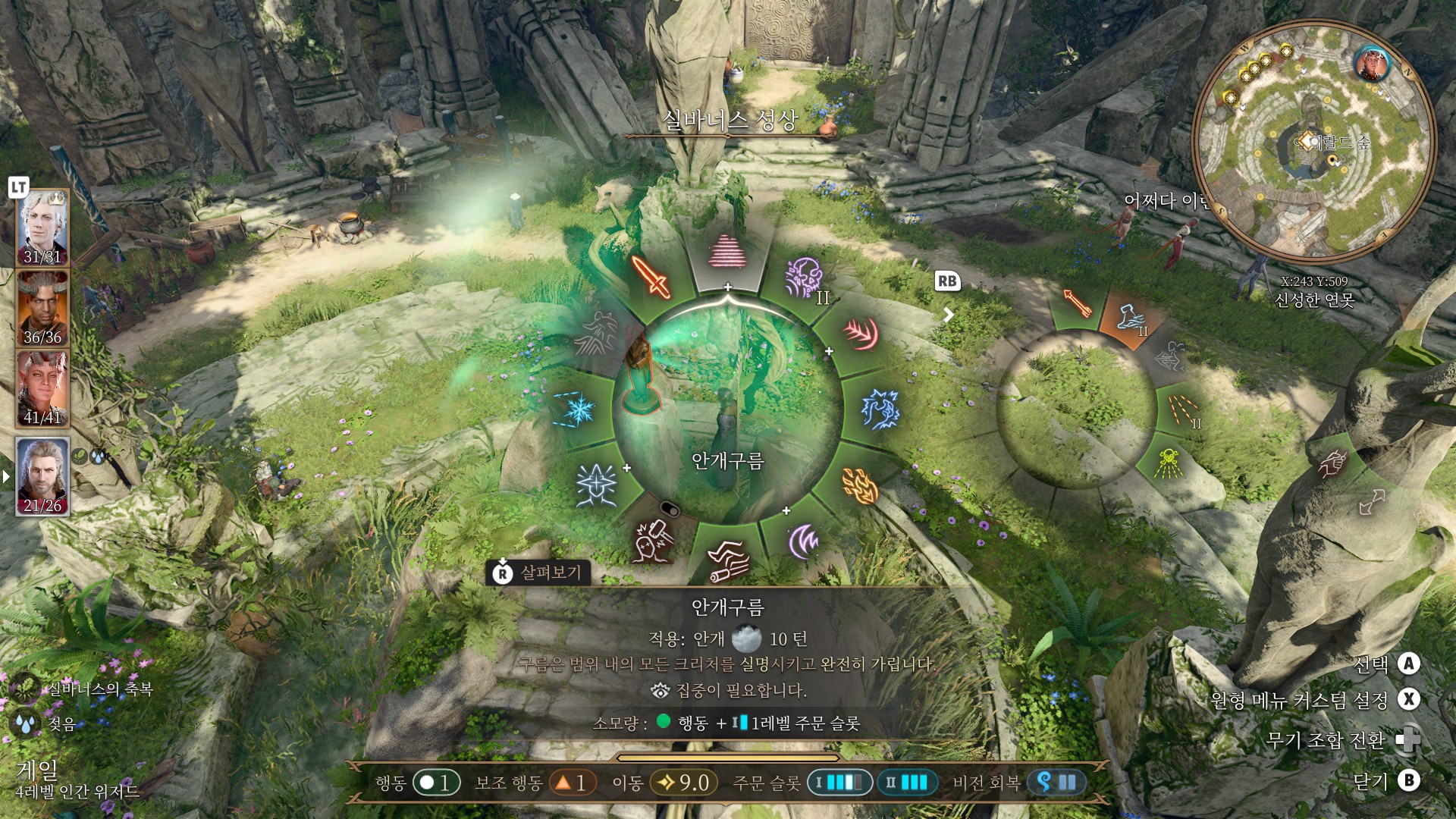Activate the highlighted blue boot spell
The image size is (1456, 819).
pyautogui.click(x=1130, y=317)
